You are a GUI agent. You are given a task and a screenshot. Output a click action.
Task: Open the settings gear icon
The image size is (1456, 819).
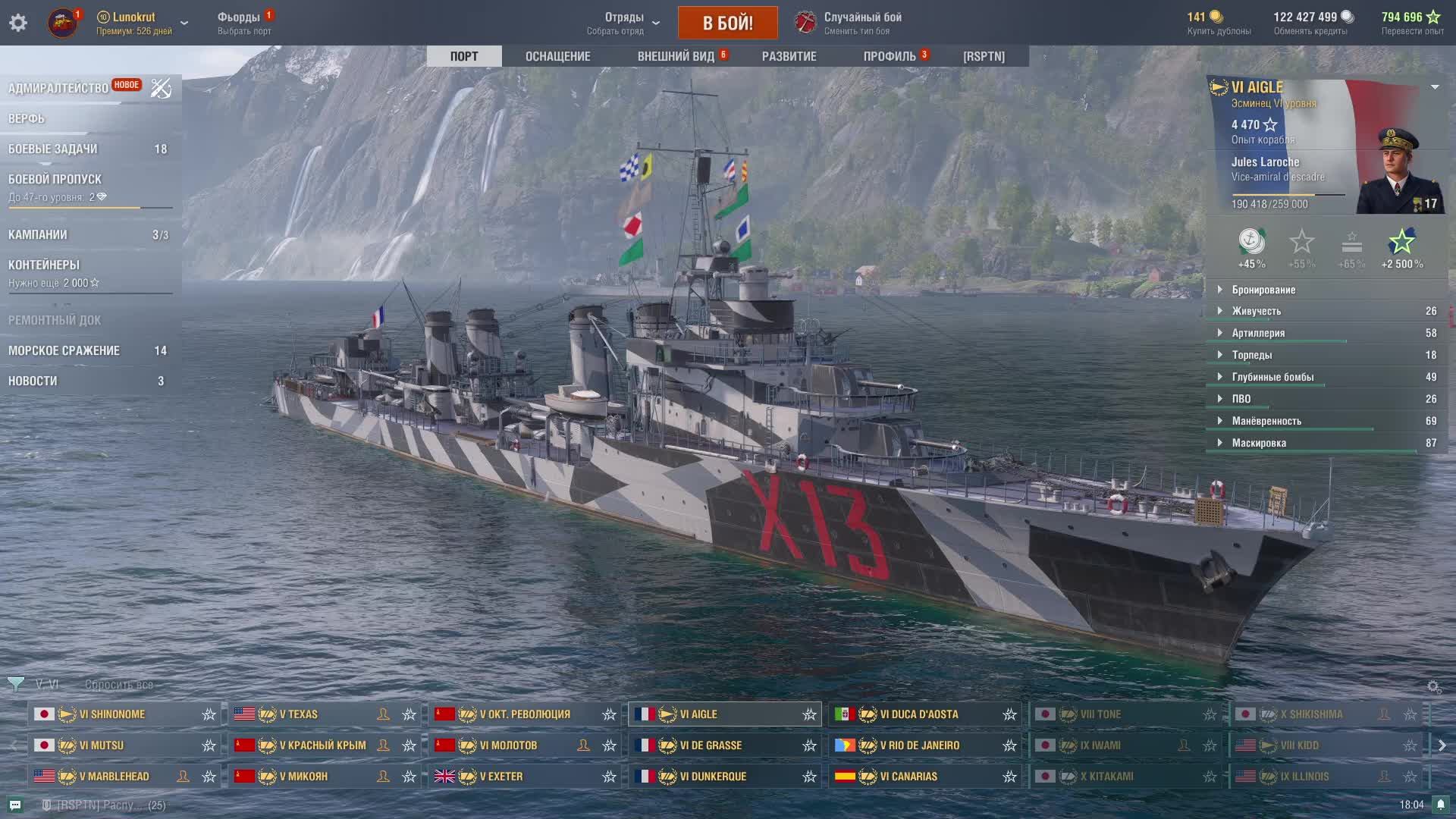click(x=18, y=23)
